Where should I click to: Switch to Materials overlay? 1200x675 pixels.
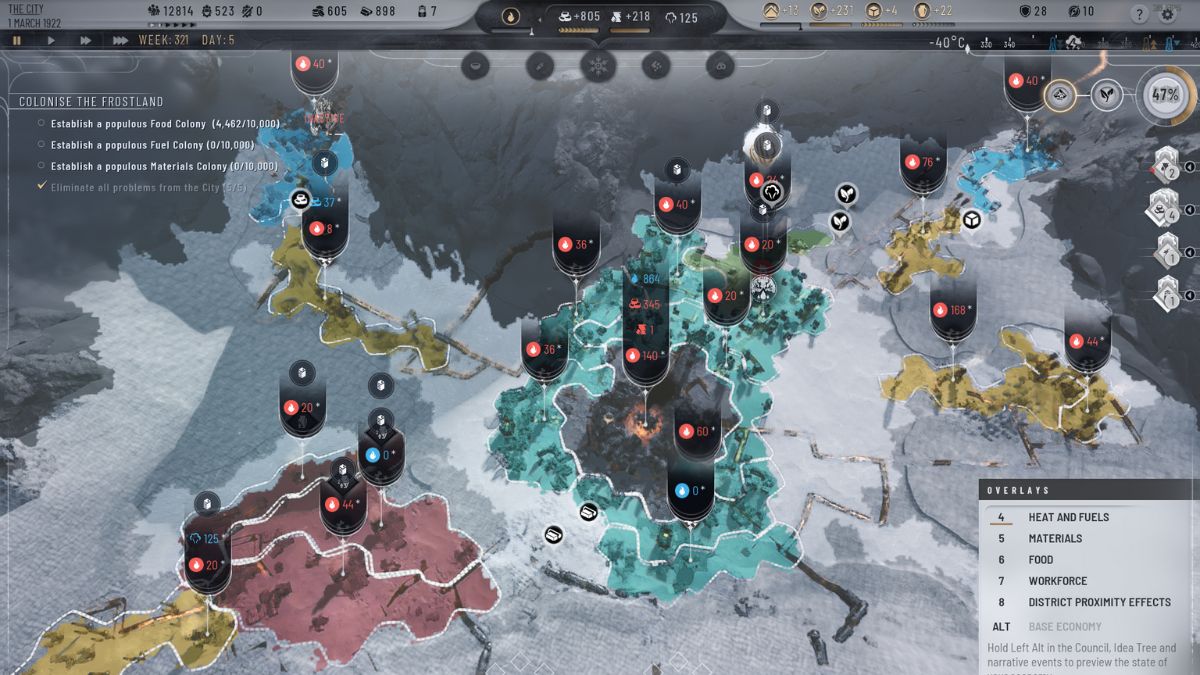[x=1055, y=538]
